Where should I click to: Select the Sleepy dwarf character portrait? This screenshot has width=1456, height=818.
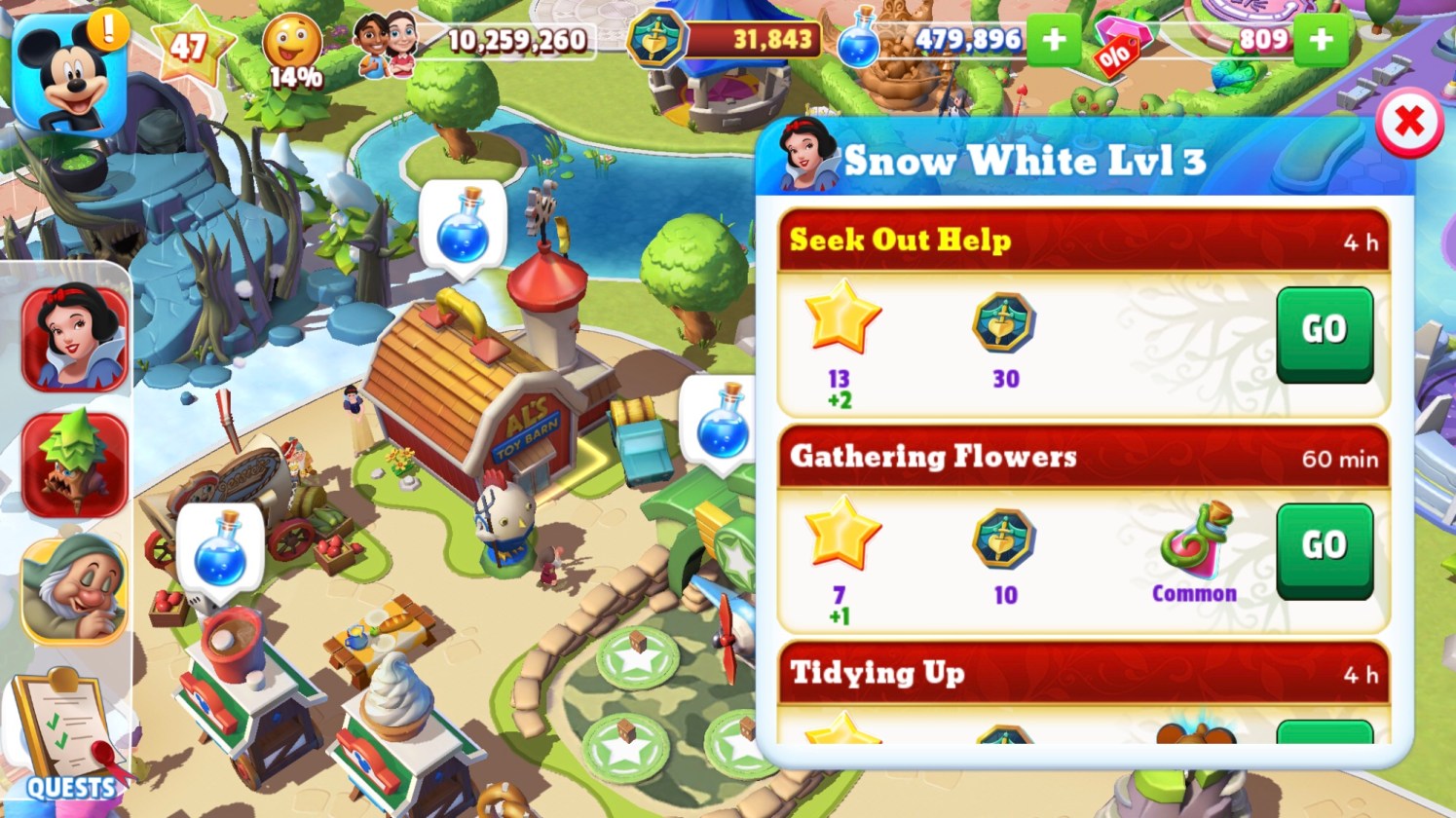75,587
